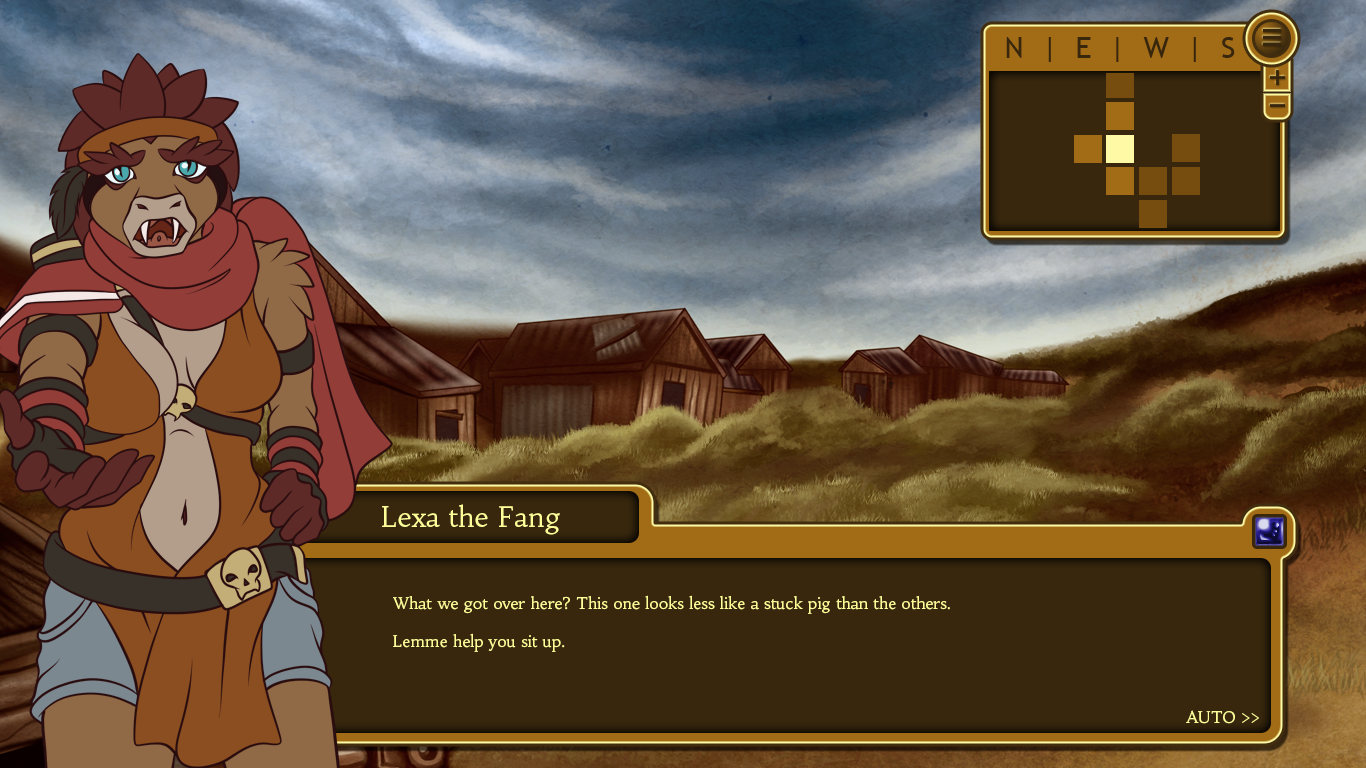1366x768 pixels.
Task: Zoom in the minimap with plus button
Action: pos(1277,78)
